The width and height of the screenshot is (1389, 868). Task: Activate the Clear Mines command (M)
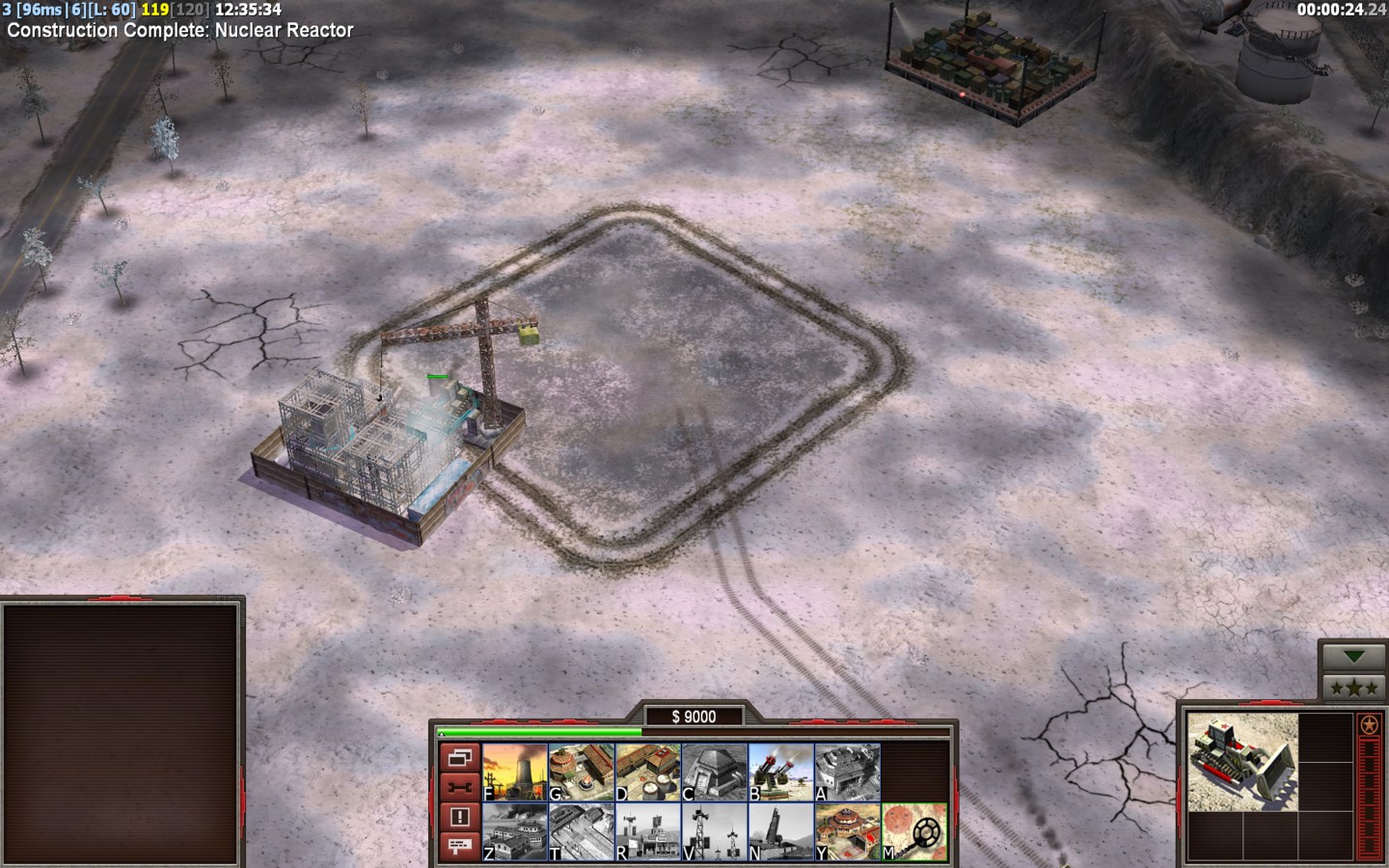click(914, 831)
